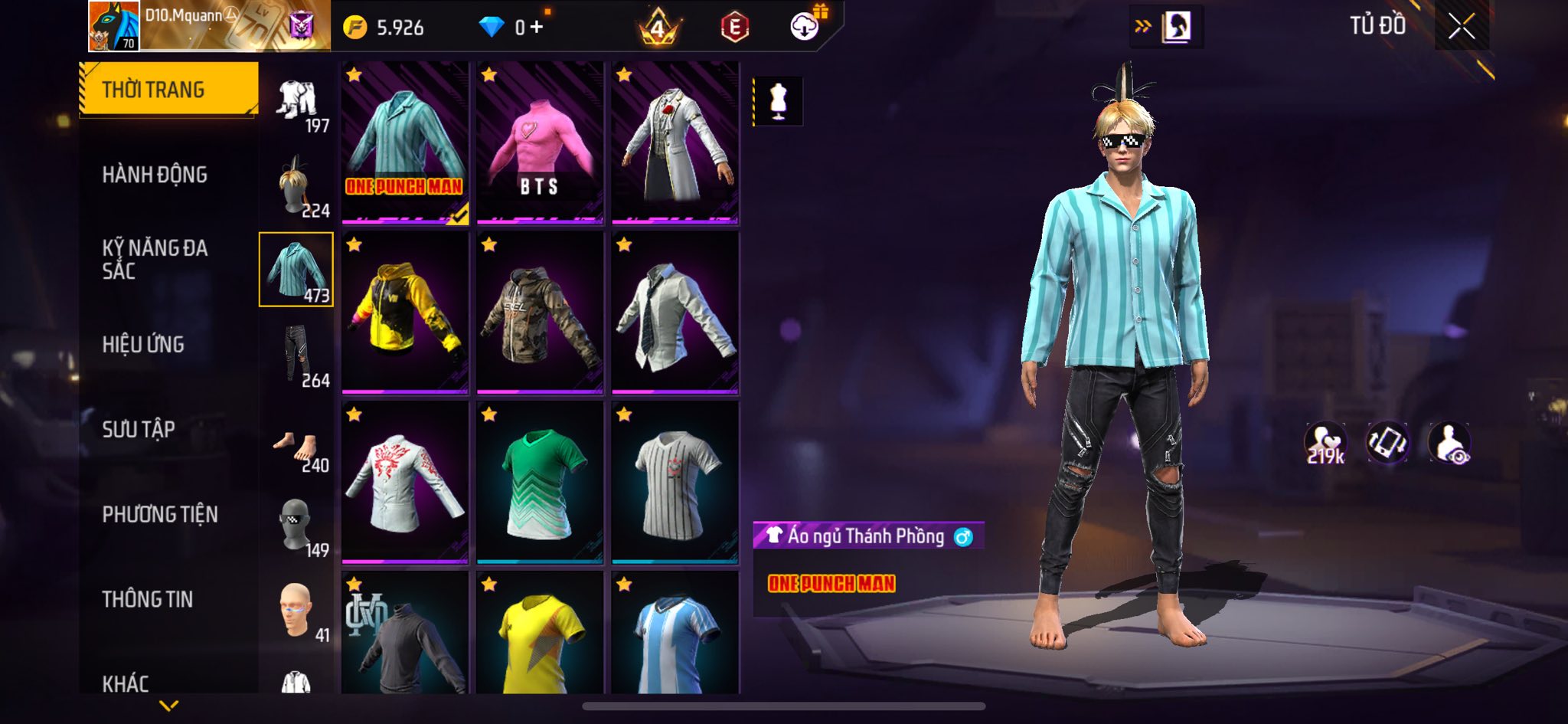Click the mannequin outfit preset icon
The width and height of the screenshot is (1568, 724).
778,101
